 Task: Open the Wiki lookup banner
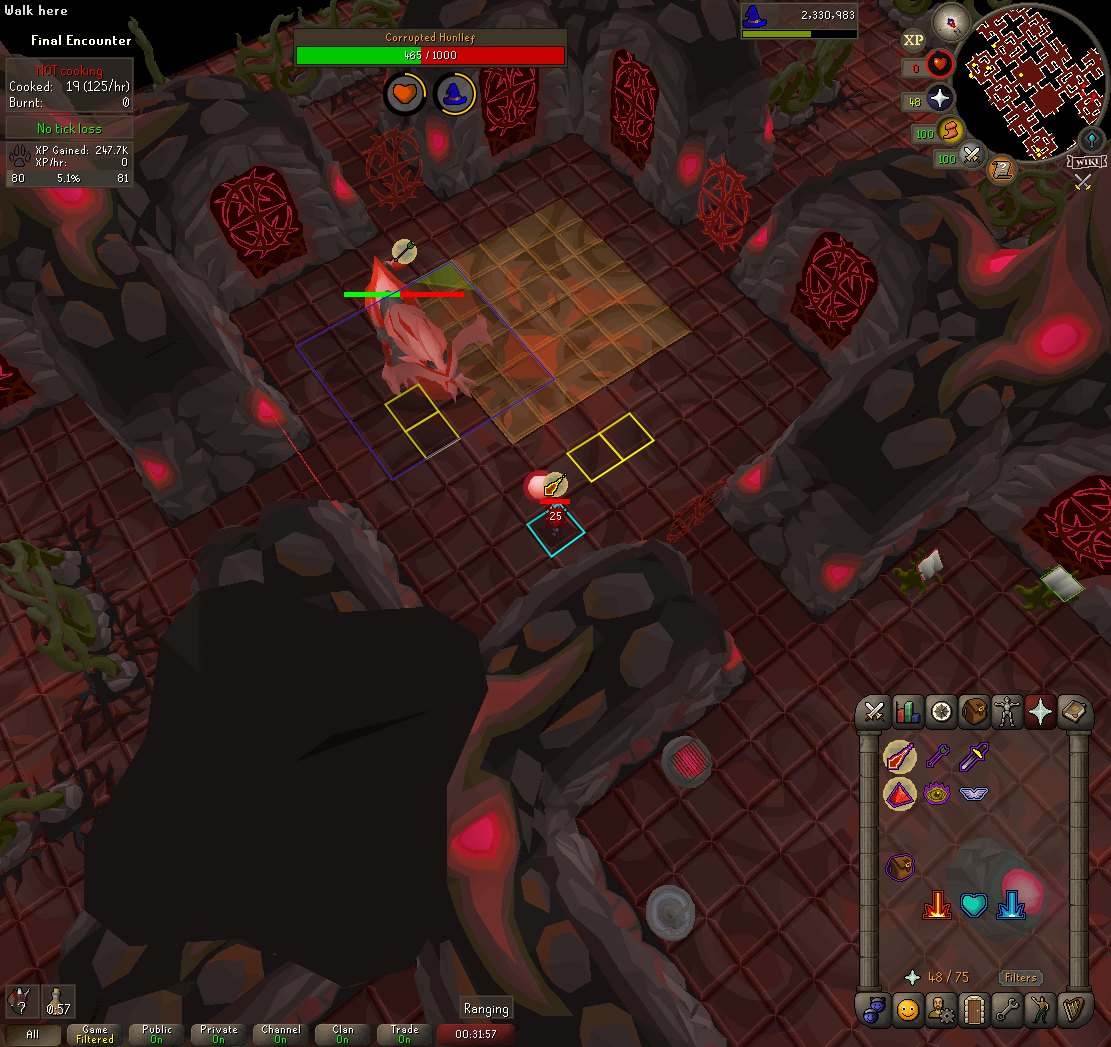click(x=1087, y=161)
